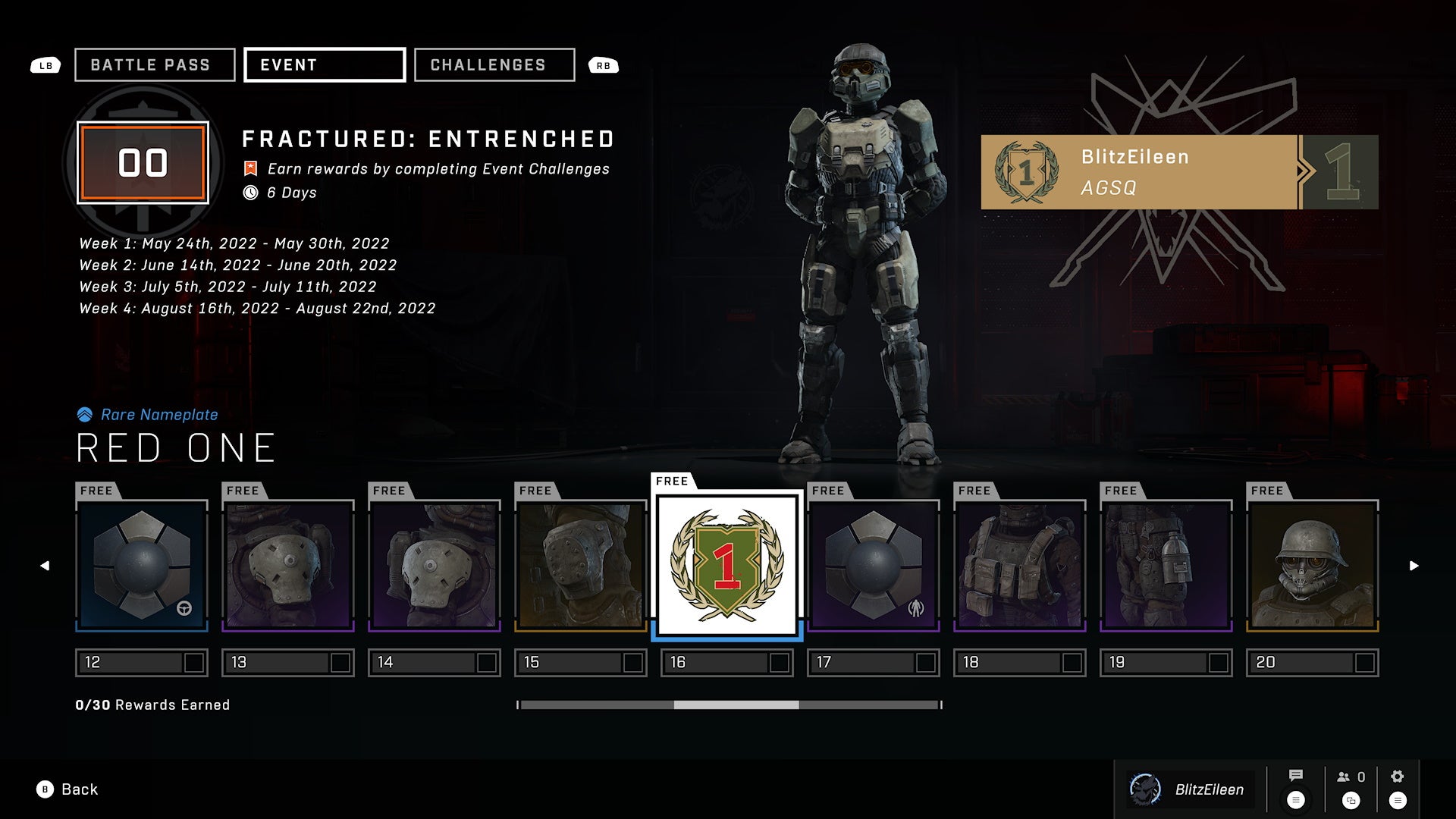
Task: Select the tier 17 armor coating reward
Action: (874, 566)
